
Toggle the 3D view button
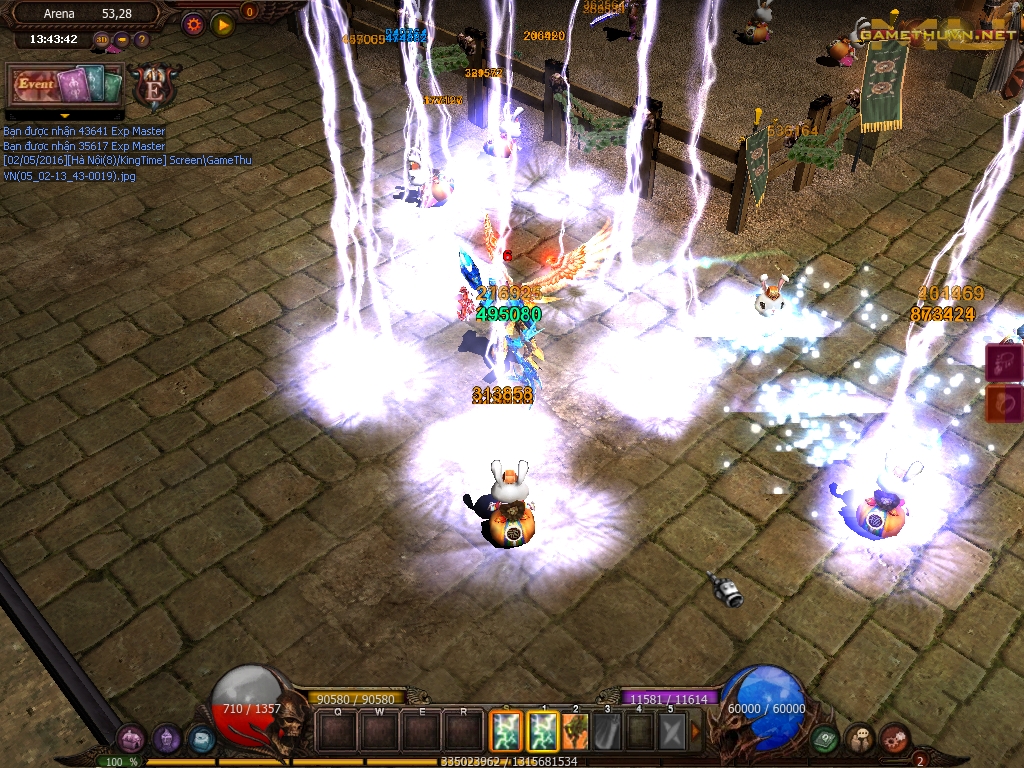[102, 40]
